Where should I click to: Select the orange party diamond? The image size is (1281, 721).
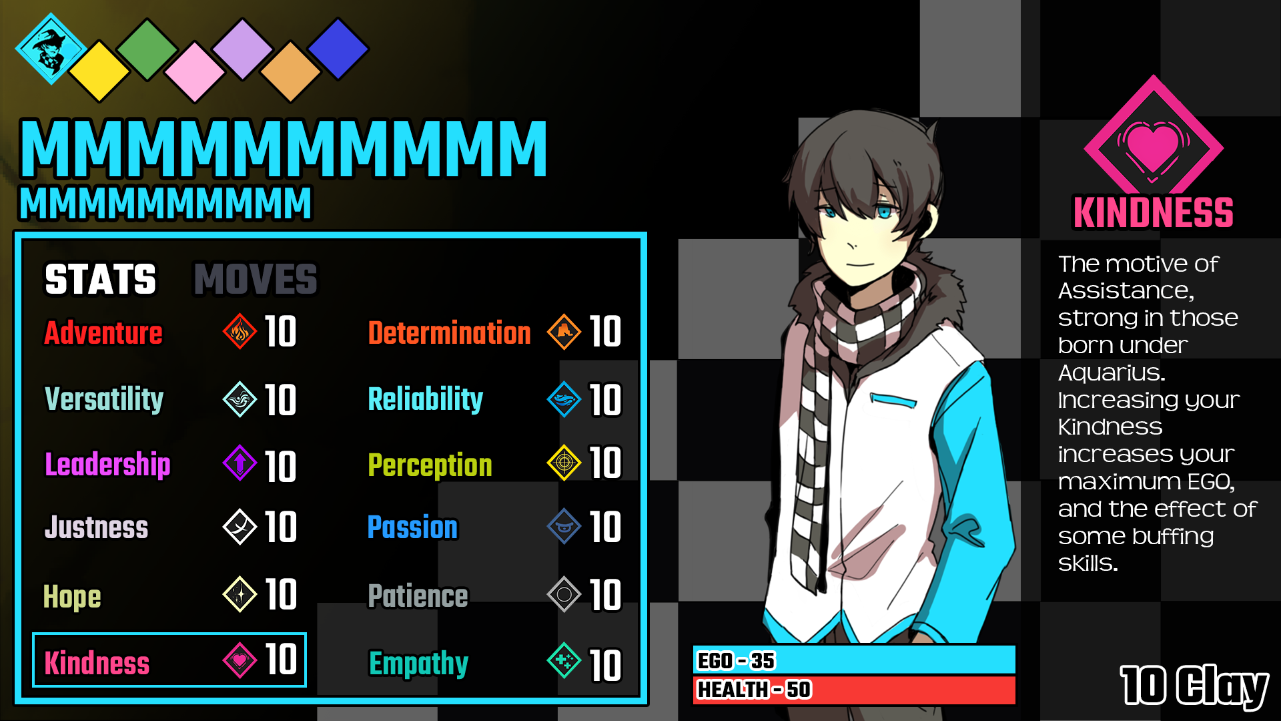290,71
